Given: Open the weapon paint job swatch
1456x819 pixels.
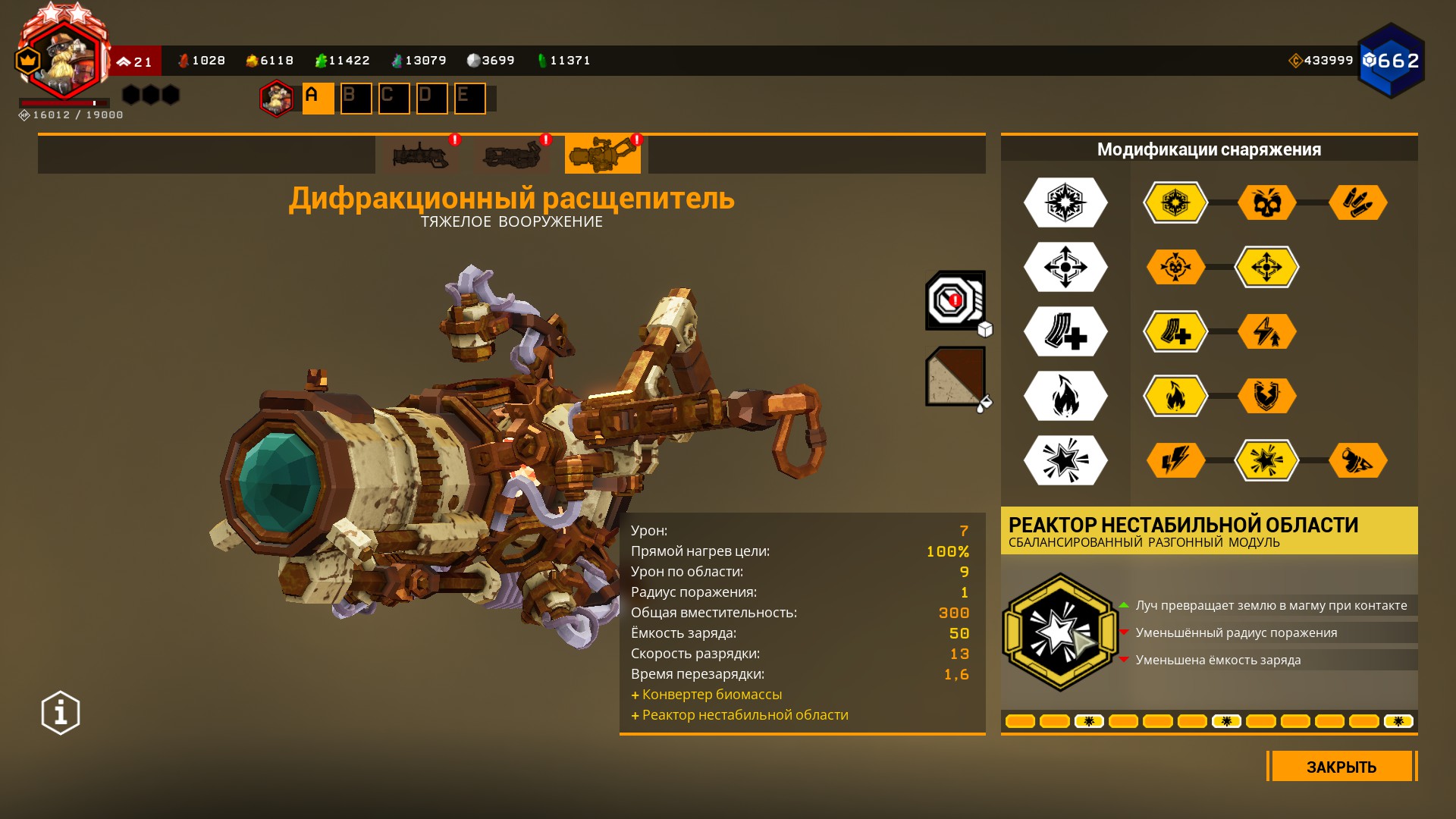Looking at the screenshot, I should click(955, 376).
